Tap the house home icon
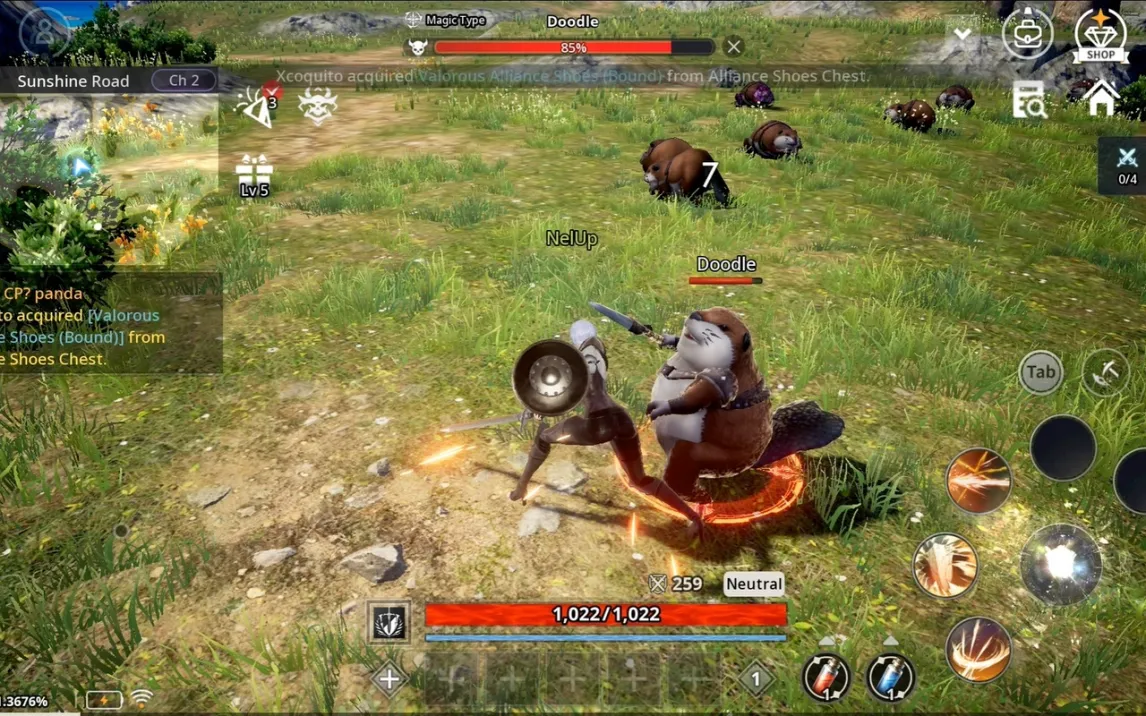Screen dimensions: 1146x716 1101,98
